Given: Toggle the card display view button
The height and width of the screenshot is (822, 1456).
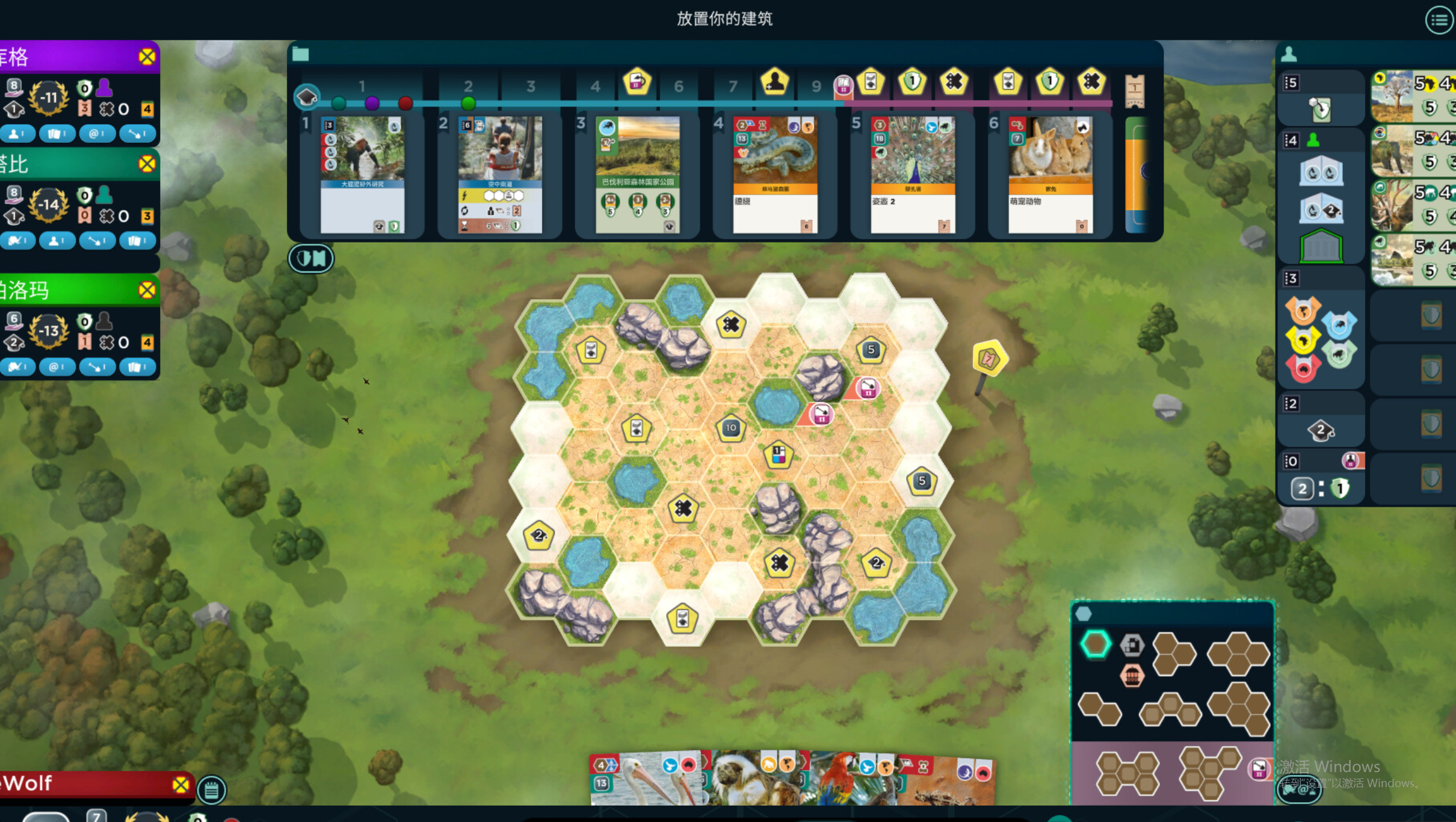Looking at the screenshot, I should 311,259.
